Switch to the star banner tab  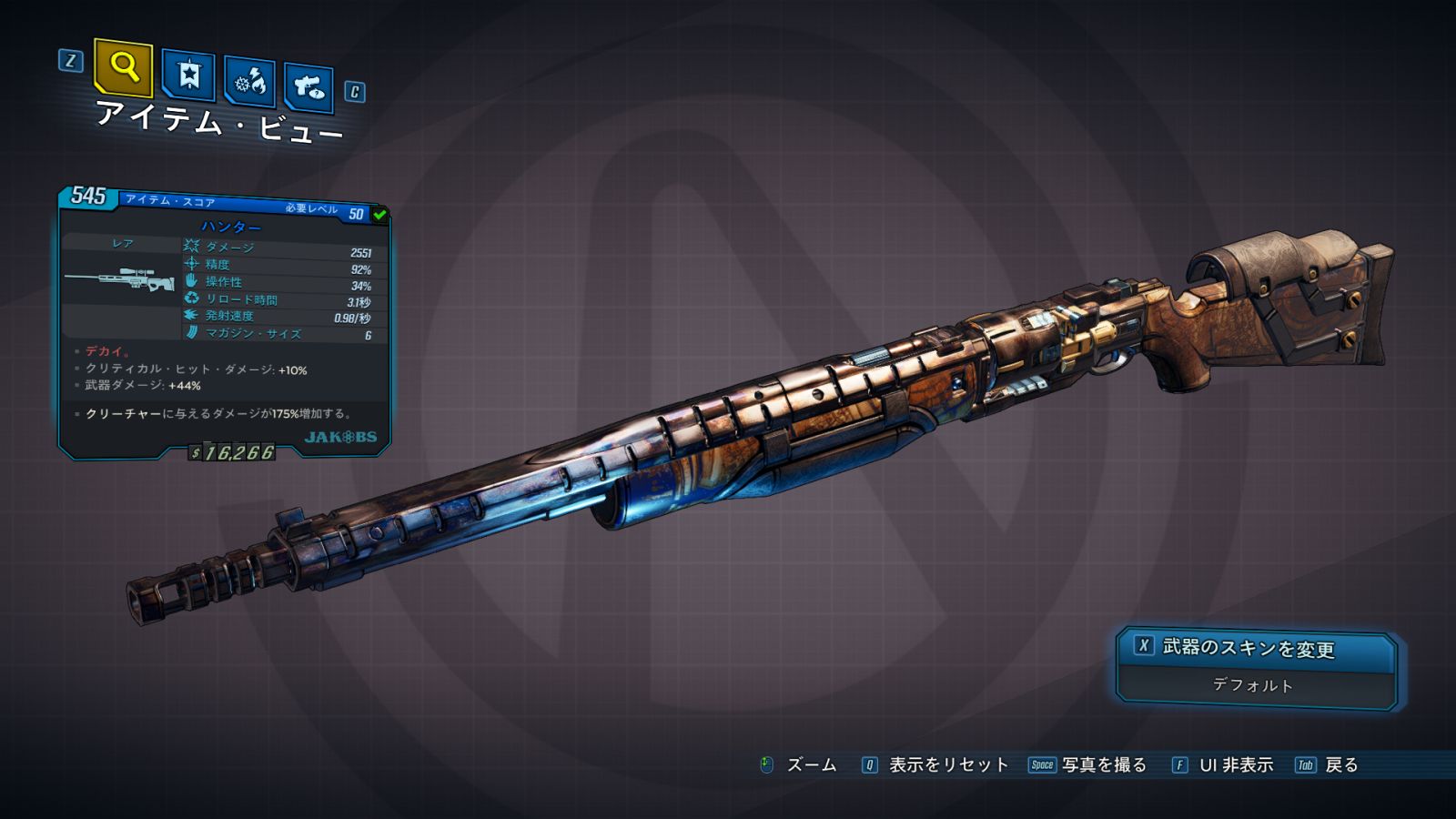pos(188,76)
